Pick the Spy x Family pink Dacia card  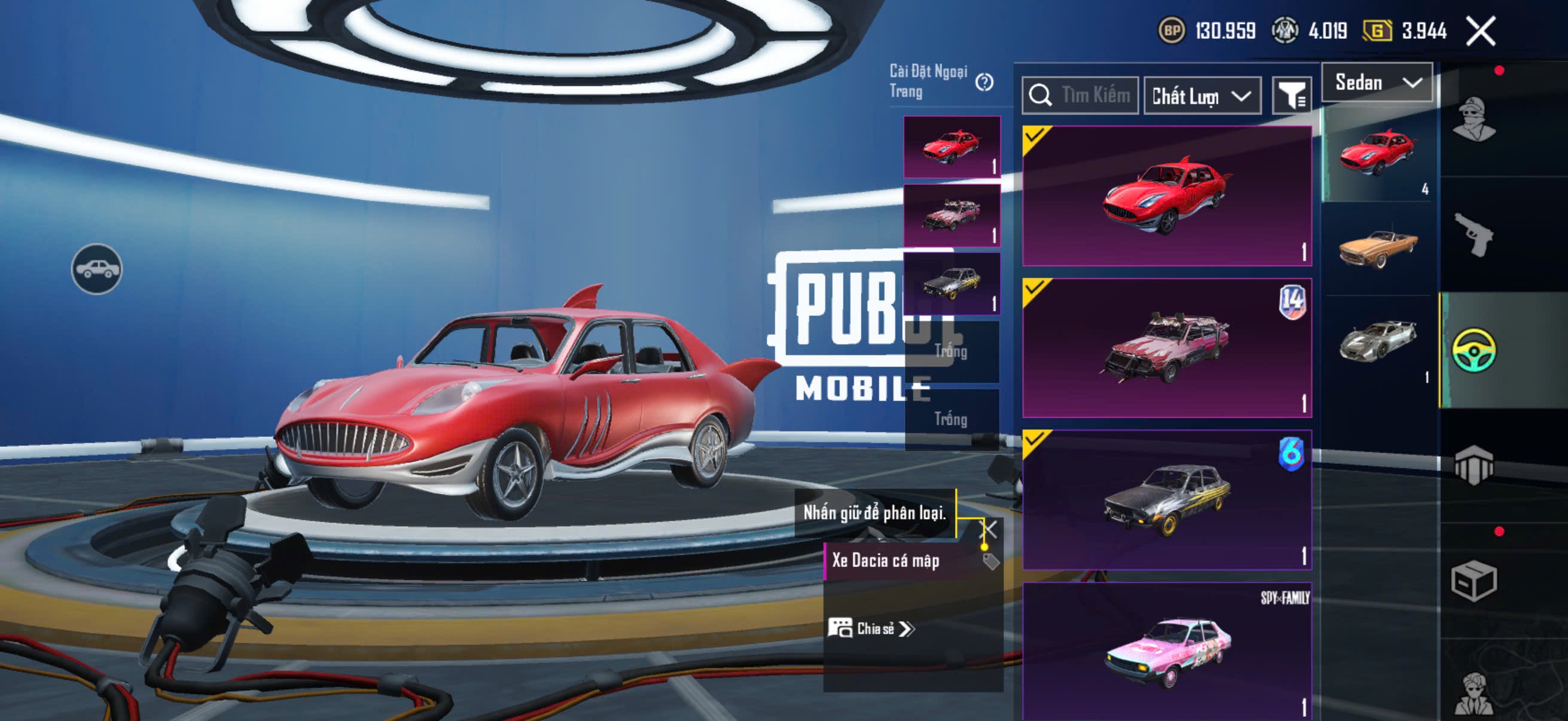pyautogui.click(x=1166, y=651)
